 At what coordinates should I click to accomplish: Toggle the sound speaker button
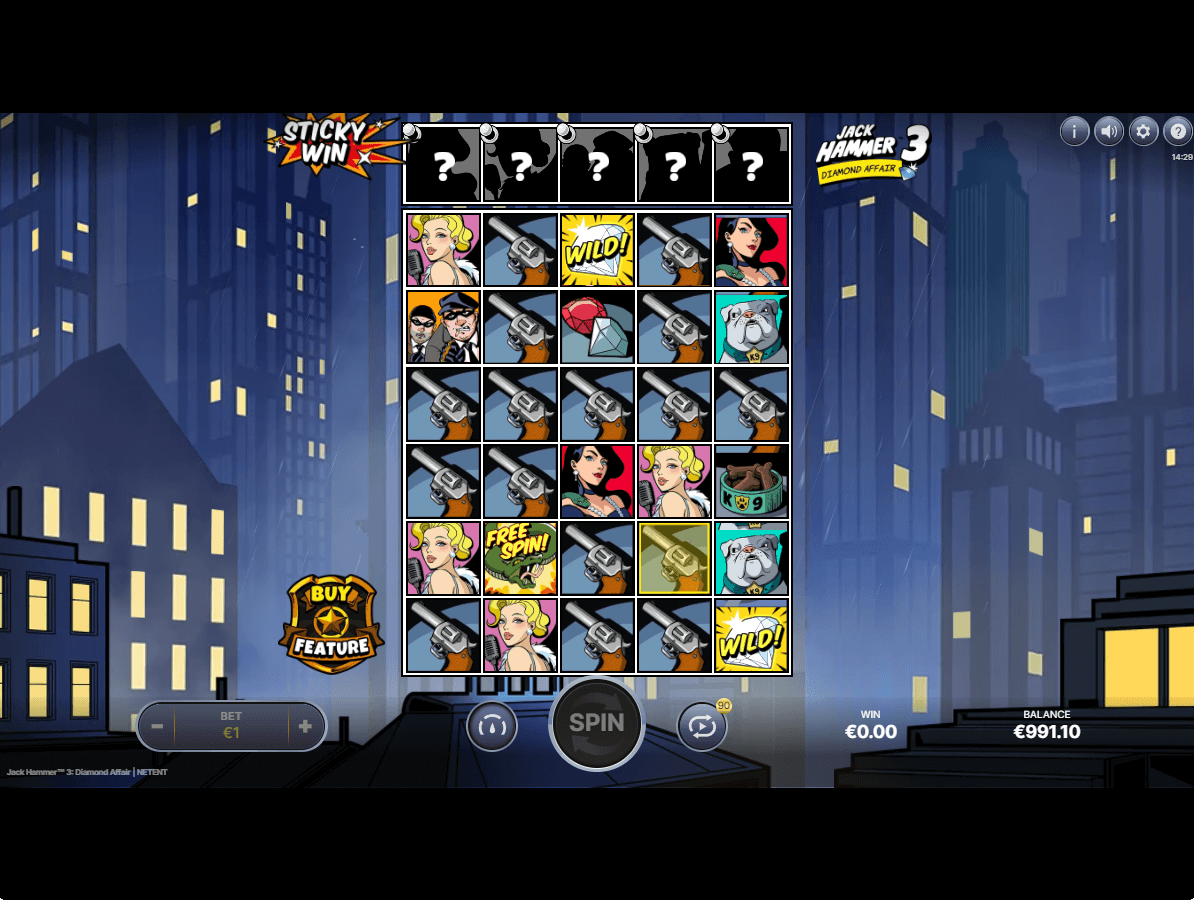click(x=1108, y=131)
